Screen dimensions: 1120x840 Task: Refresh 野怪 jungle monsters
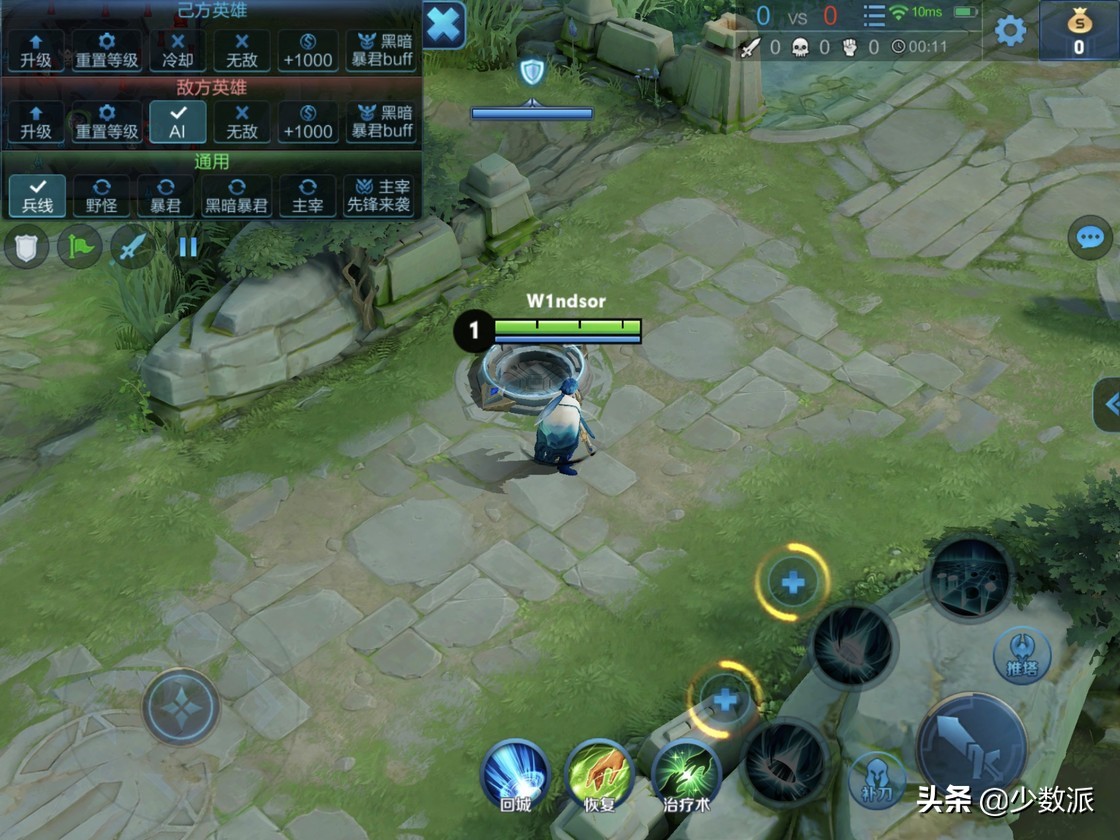click(x=102, y=196)
